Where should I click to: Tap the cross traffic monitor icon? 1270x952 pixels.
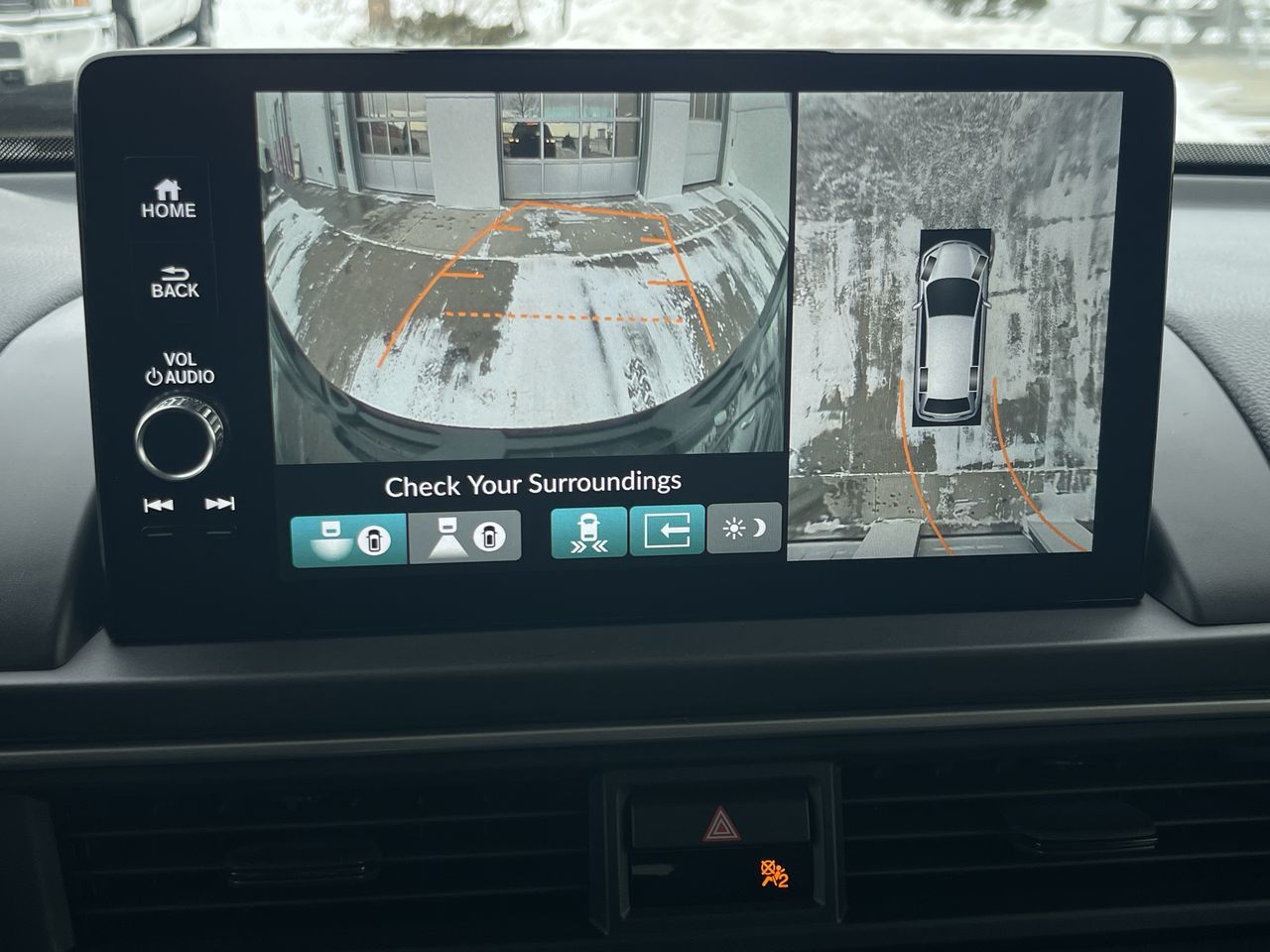(587, 534)
